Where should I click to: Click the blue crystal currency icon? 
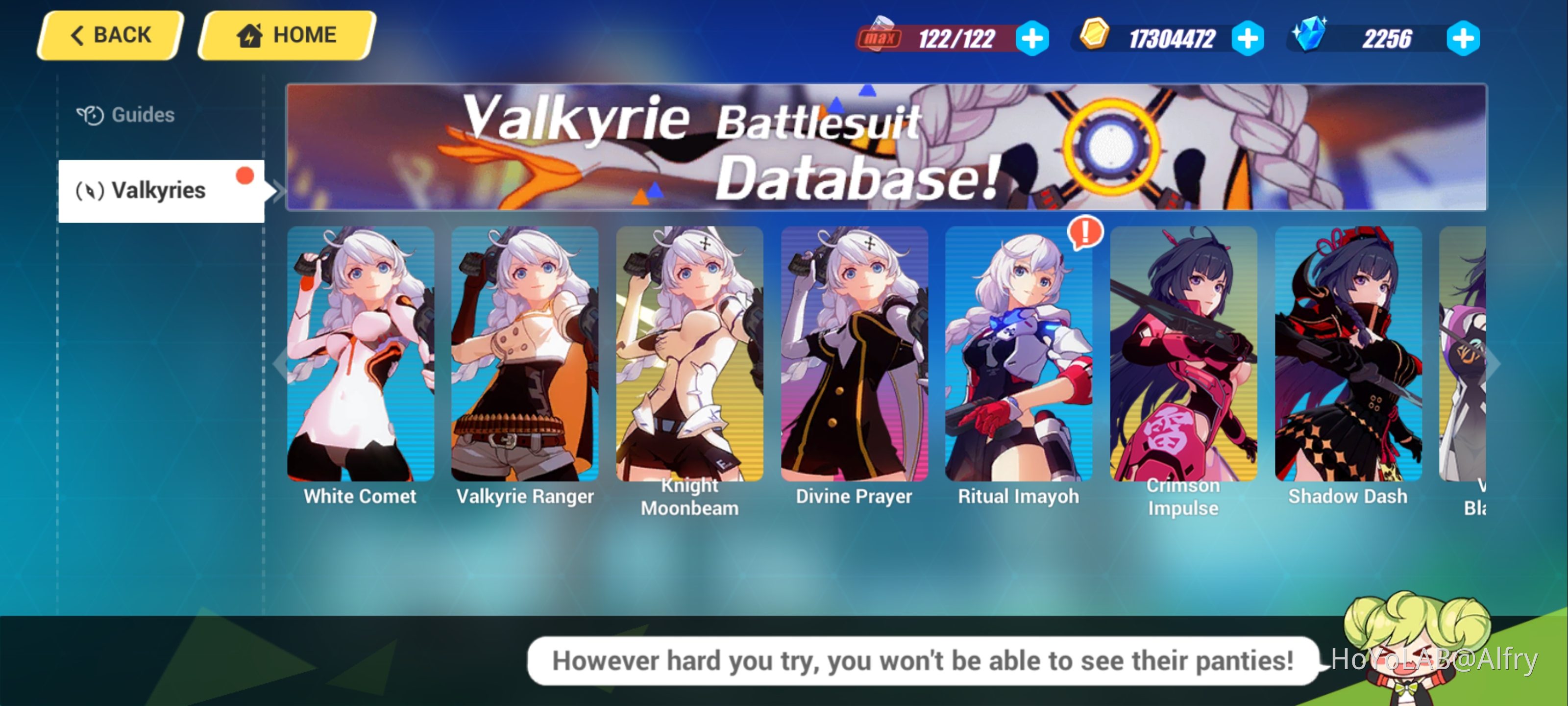tap(1310, 37)
